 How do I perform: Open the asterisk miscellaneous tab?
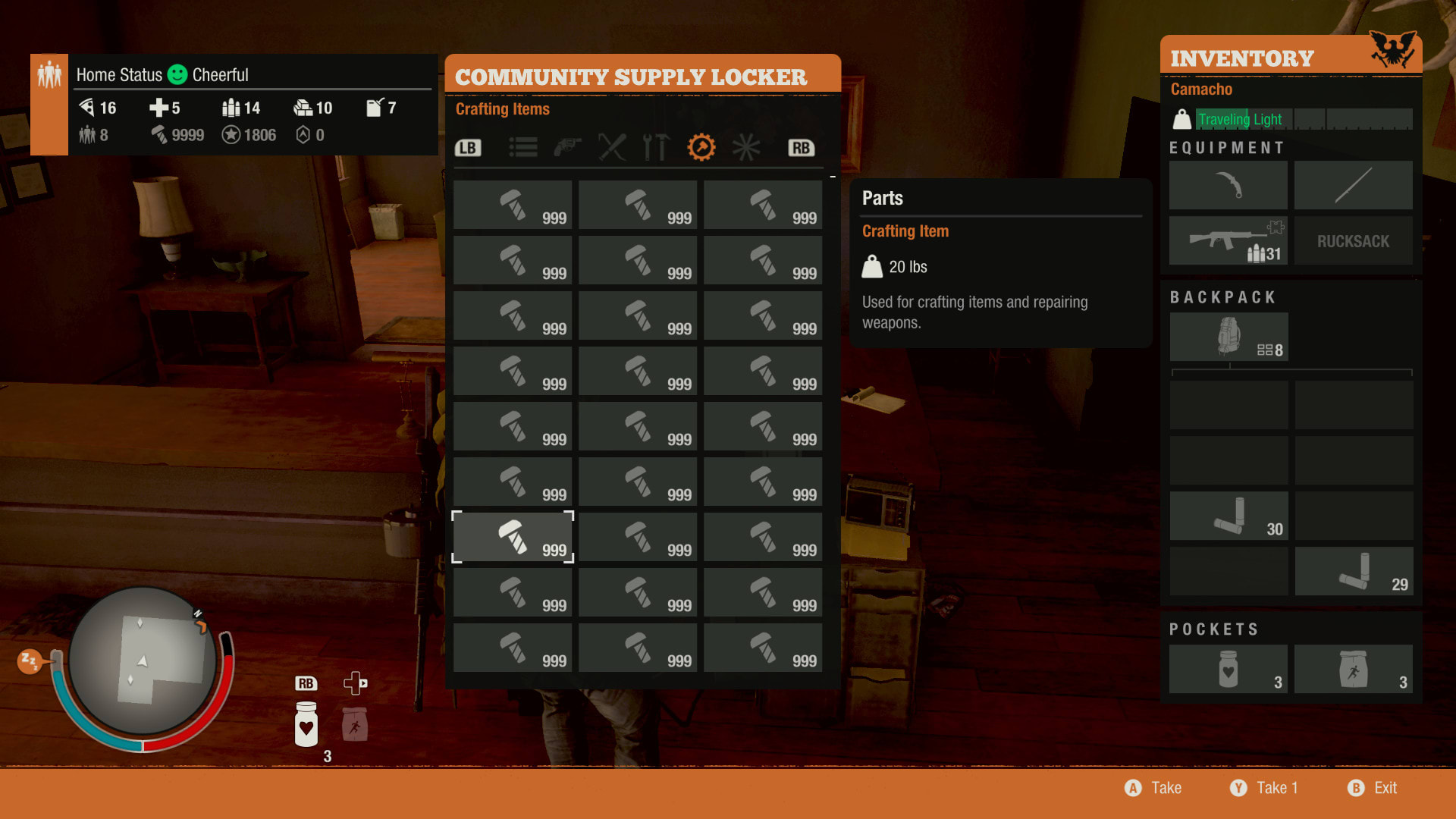coord(746,147)
